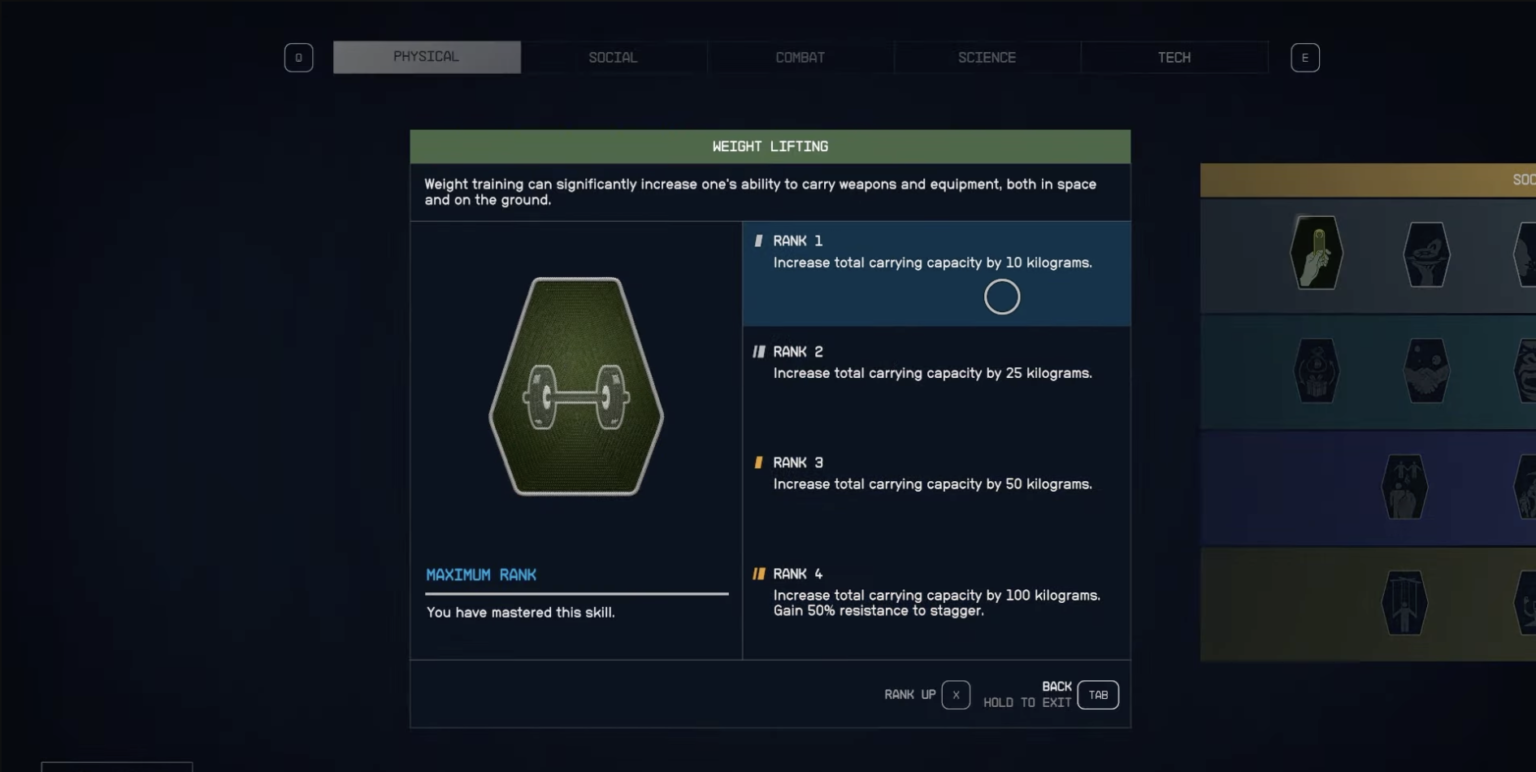The width and height of the screenshot is (1536, 772).
Task: Click the Weight Lifting dumbbell skill emblem
Action: (x=576, y=388)
